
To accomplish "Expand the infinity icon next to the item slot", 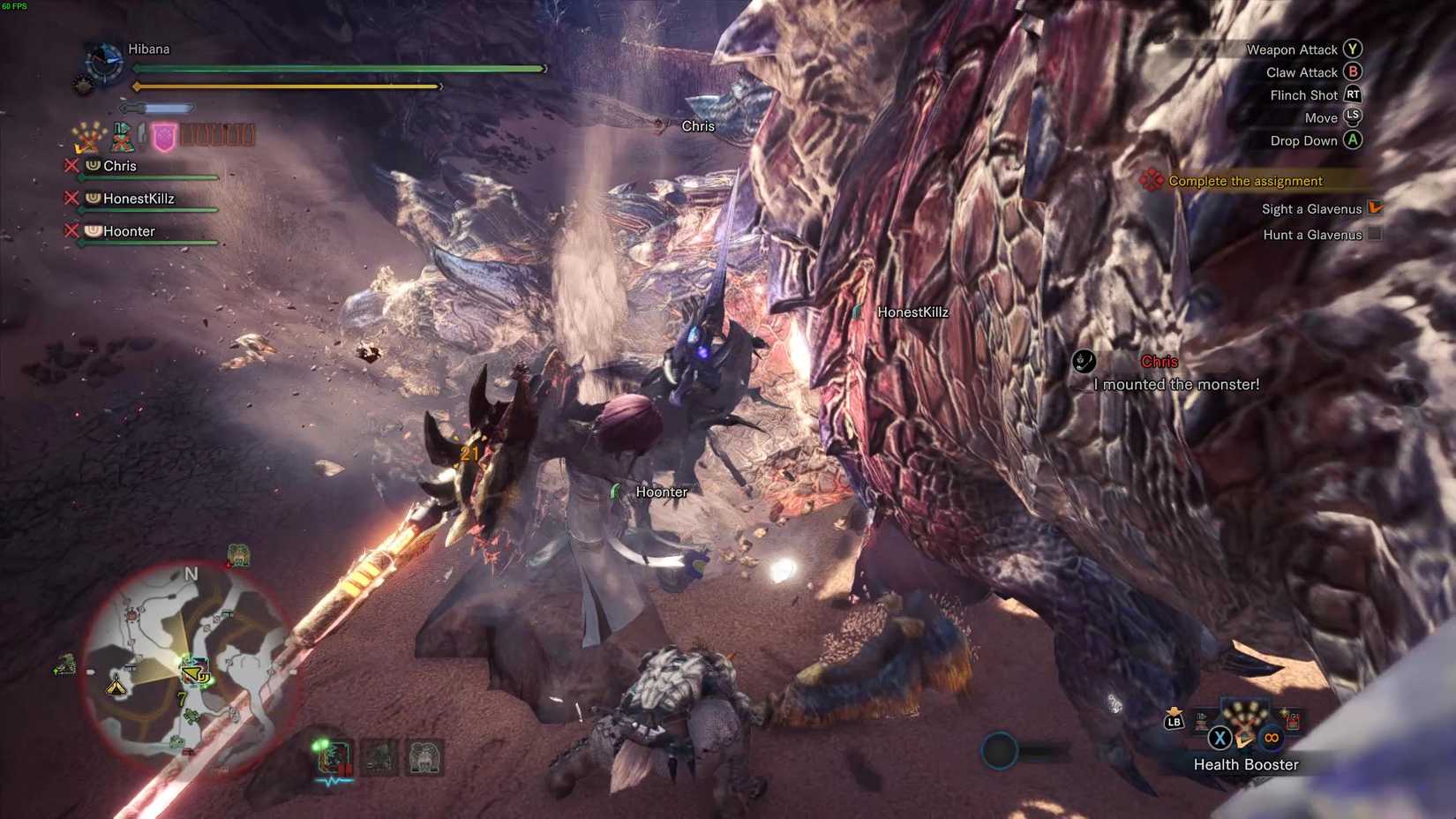I will click(1272, 738).
